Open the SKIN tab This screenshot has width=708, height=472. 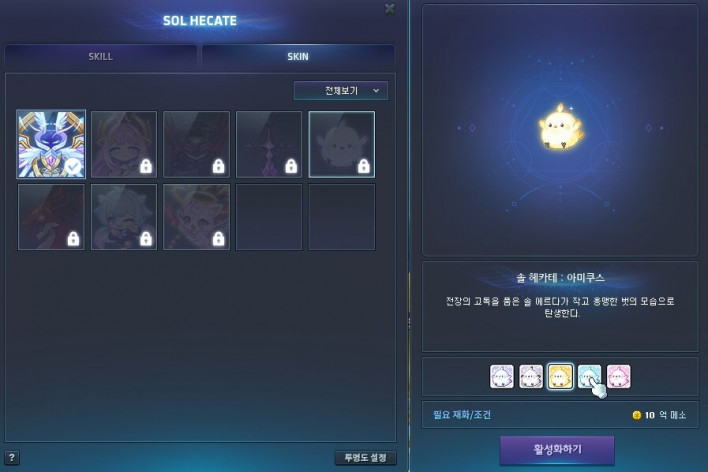(x=298, y=56)
